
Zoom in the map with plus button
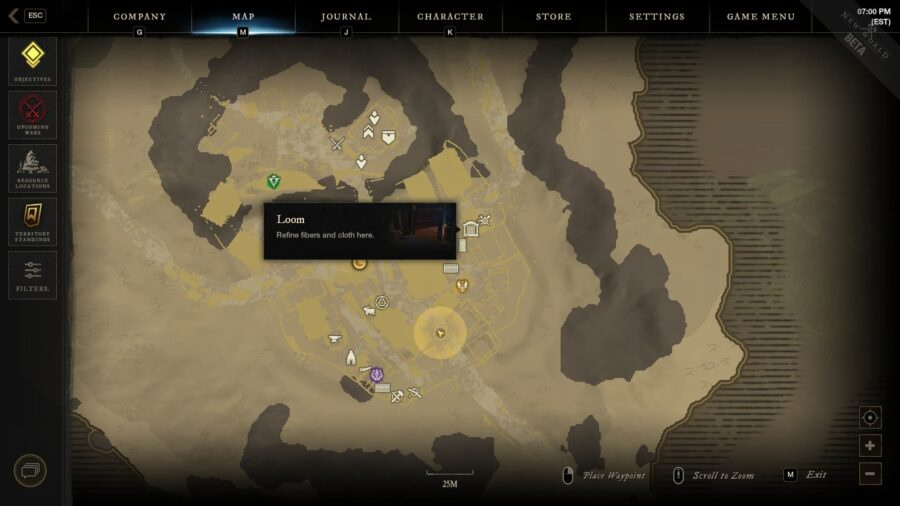[870, 446]
